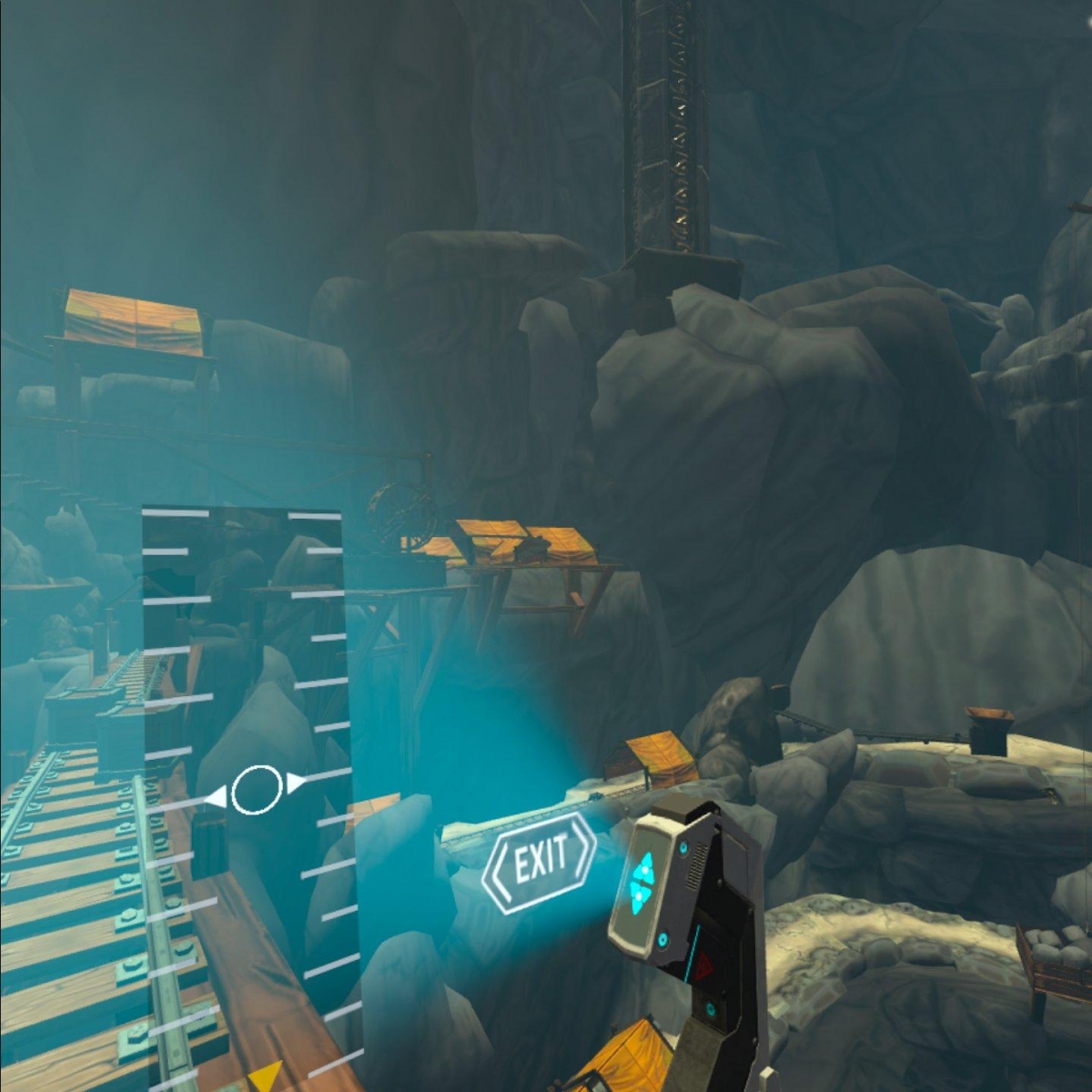Click the left arrow beside the circle handle

(x=215, y=798)
